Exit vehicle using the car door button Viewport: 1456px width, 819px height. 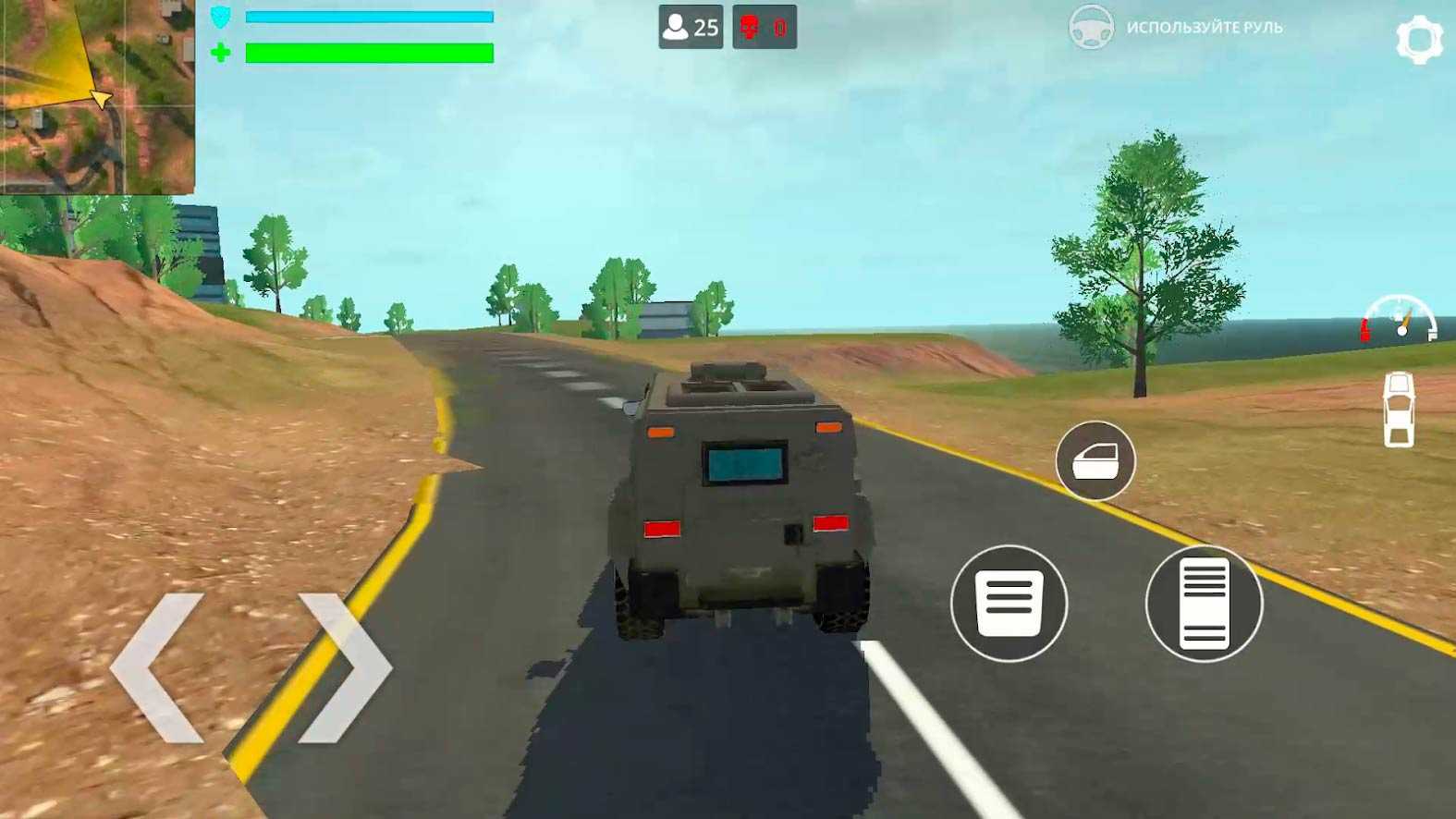coord(1095,460)
